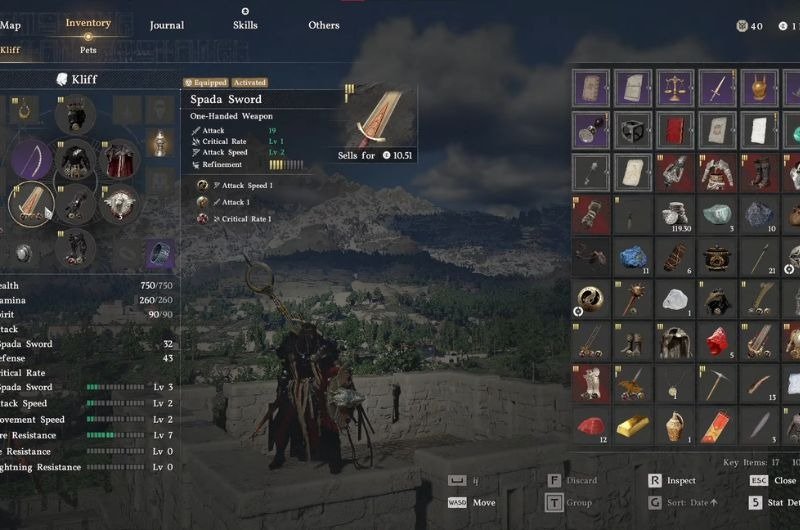Viewport: 800px width, 530px height.
Task: Select the equipped boots slot
Action: (75, 247)
